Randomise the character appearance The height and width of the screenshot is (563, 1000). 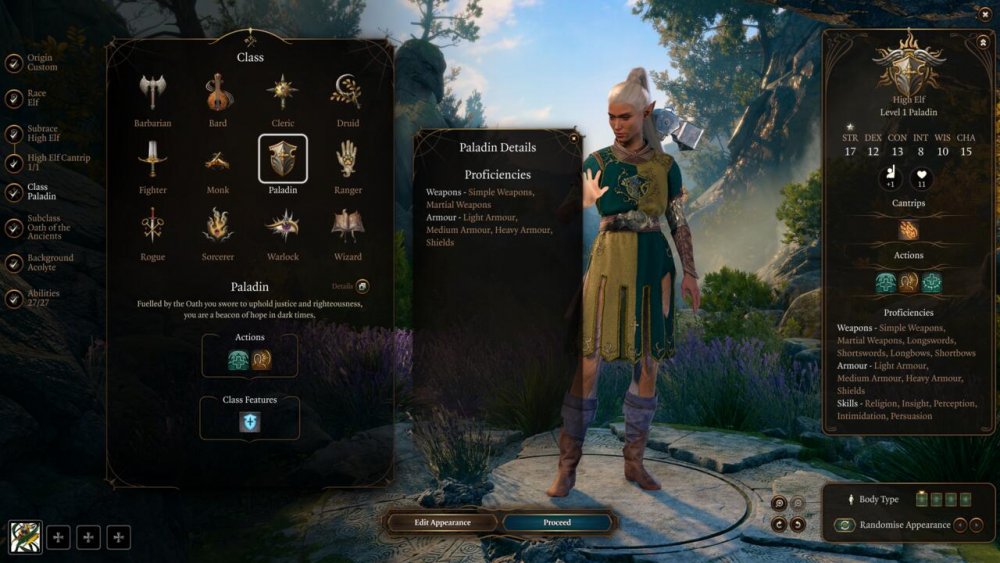pyautogui.click(x=845, y=525)
